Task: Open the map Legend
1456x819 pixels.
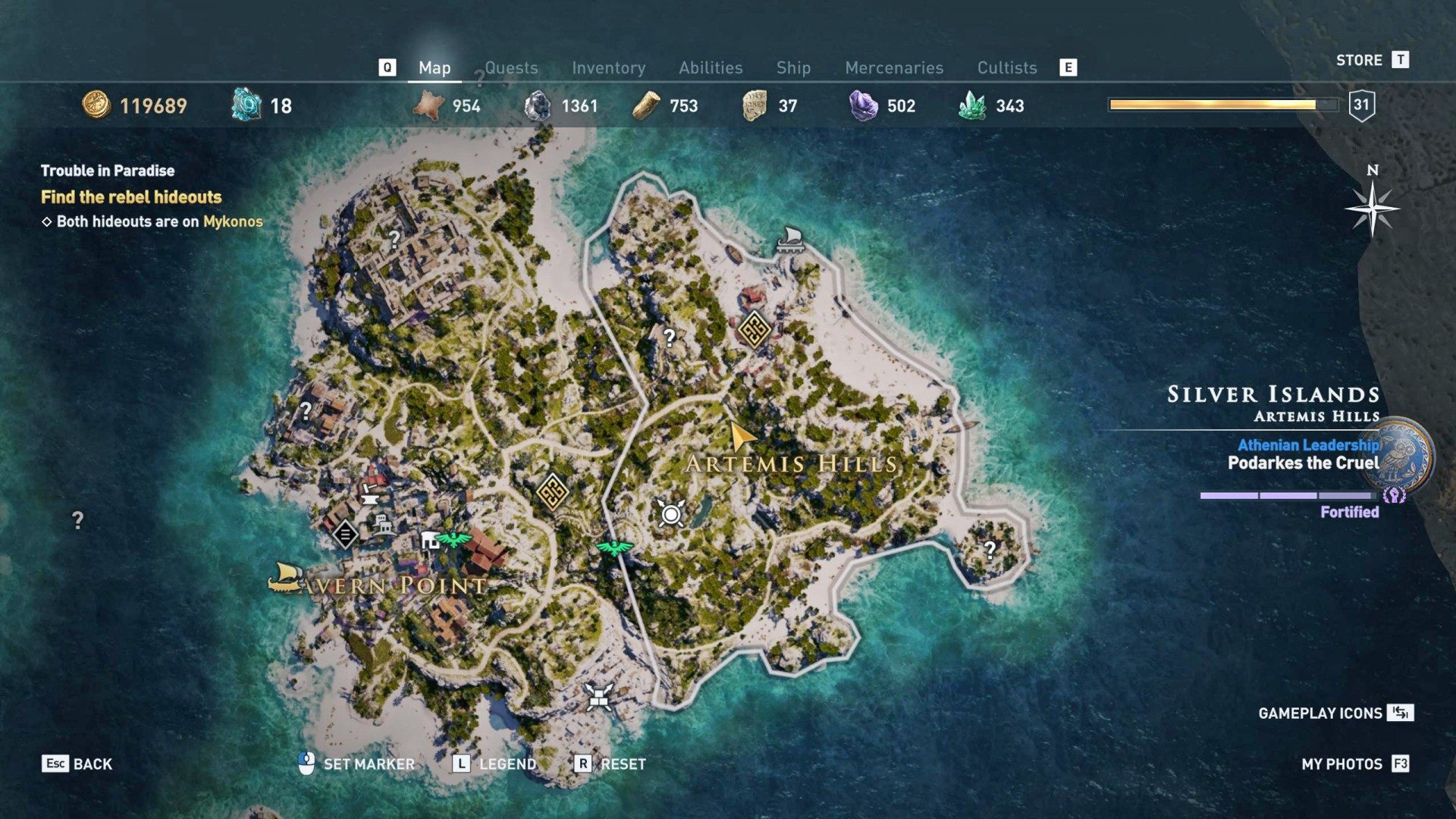Action: (494, 764)
